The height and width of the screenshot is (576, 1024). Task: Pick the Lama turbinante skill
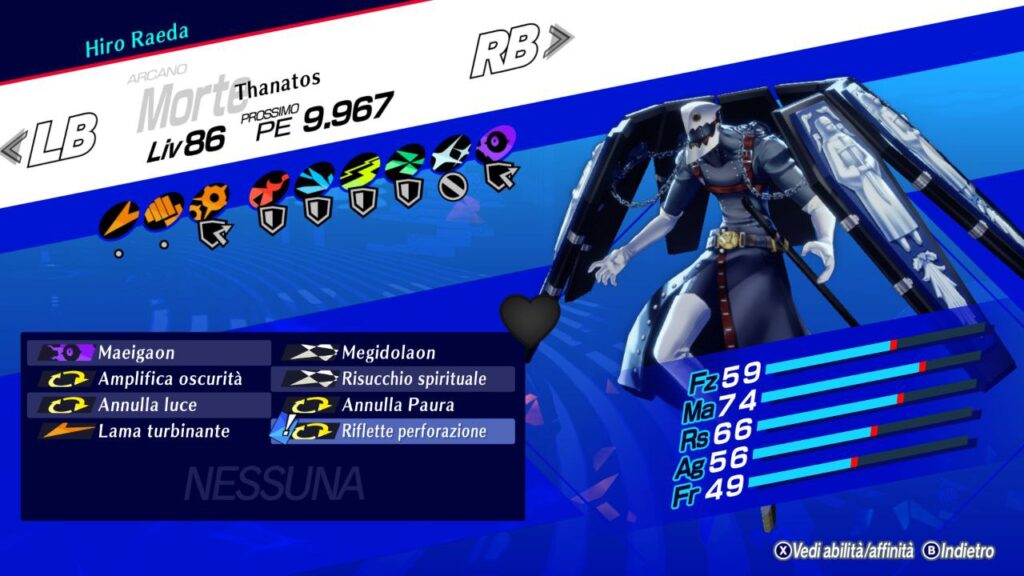(x=150, y=431)
